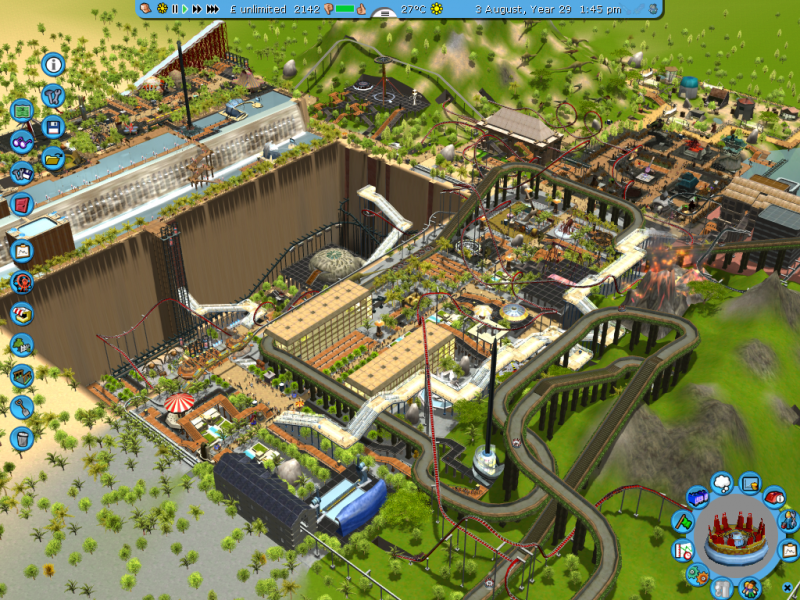Open the green chalkboard scenario icon
The height and width of the screenshot is (600, 800).
click(x=22, y=111)
